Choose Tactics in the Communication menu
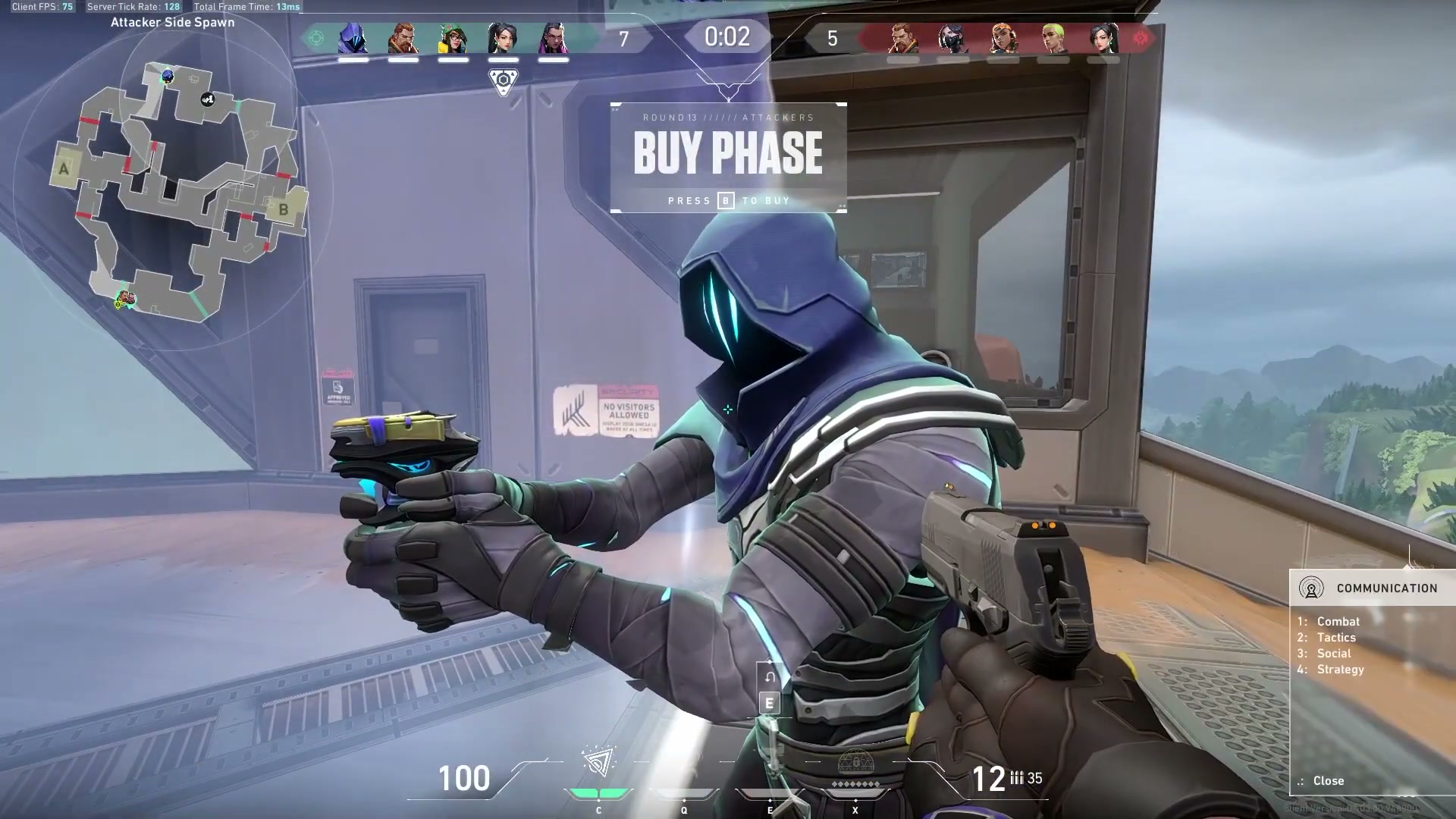 (x=1335, y=638)
